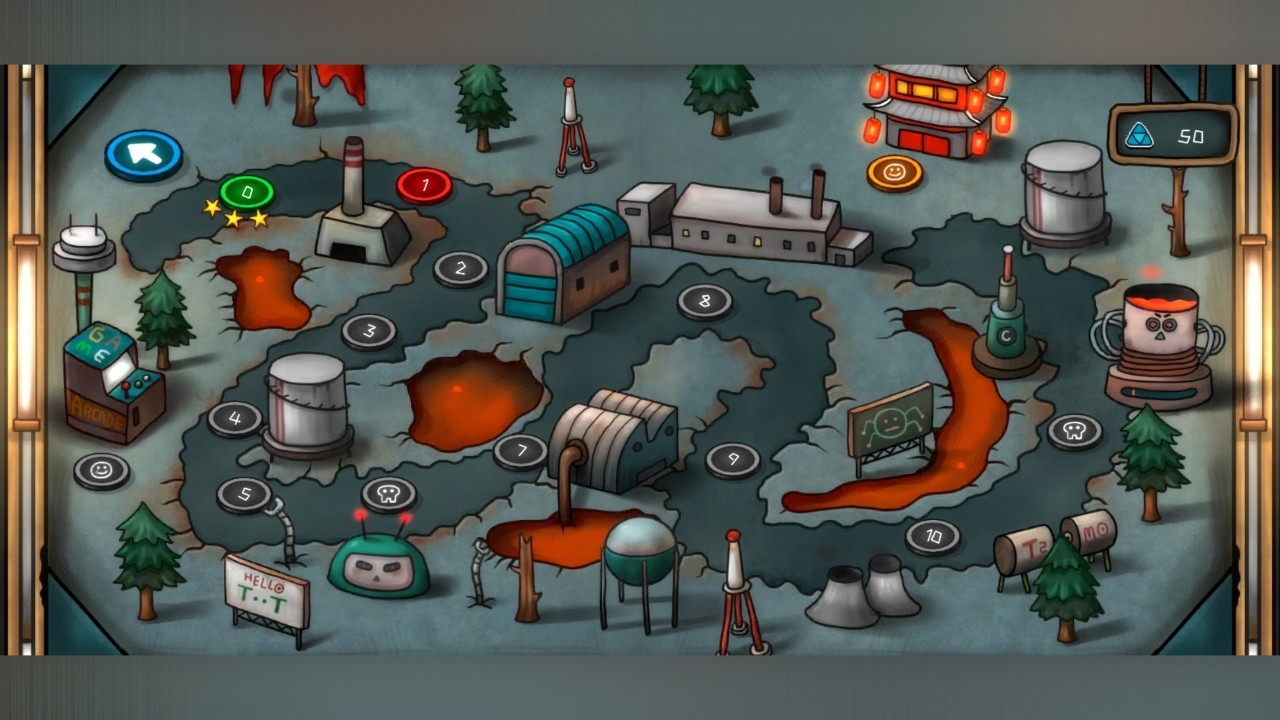Screen dimensions: 1280x720
Task: Click the blue back arrow button
Action: pyautogui.click(x=144, y=152)
